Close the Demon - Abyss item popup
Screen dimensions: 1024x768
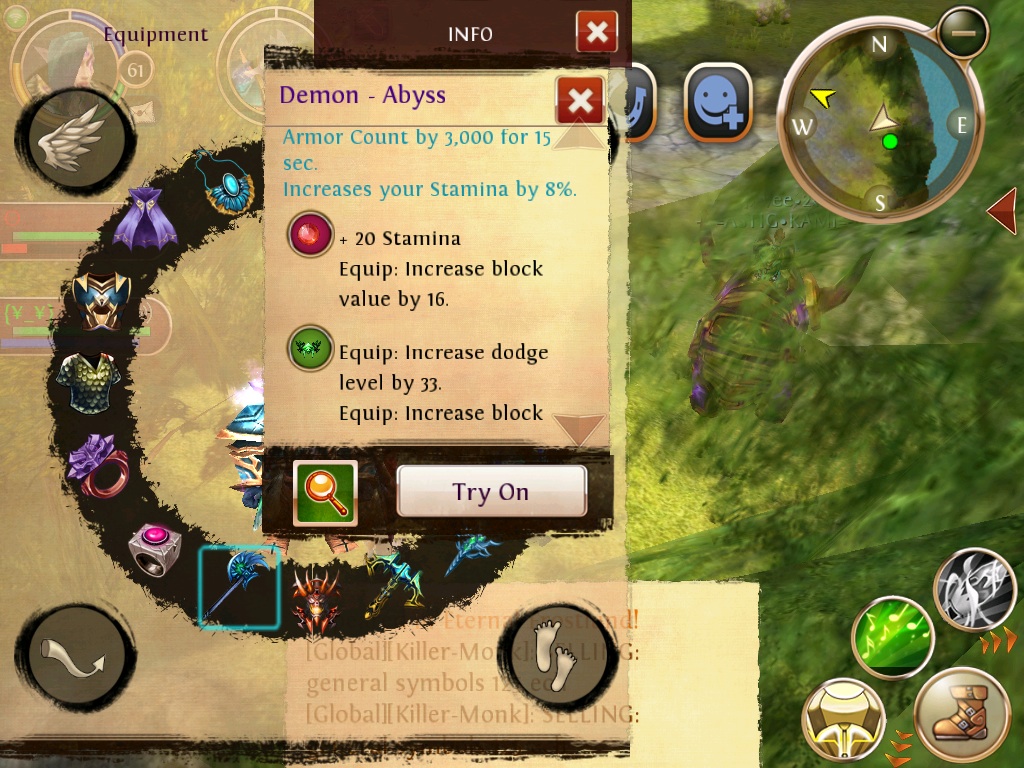[580, 100]
